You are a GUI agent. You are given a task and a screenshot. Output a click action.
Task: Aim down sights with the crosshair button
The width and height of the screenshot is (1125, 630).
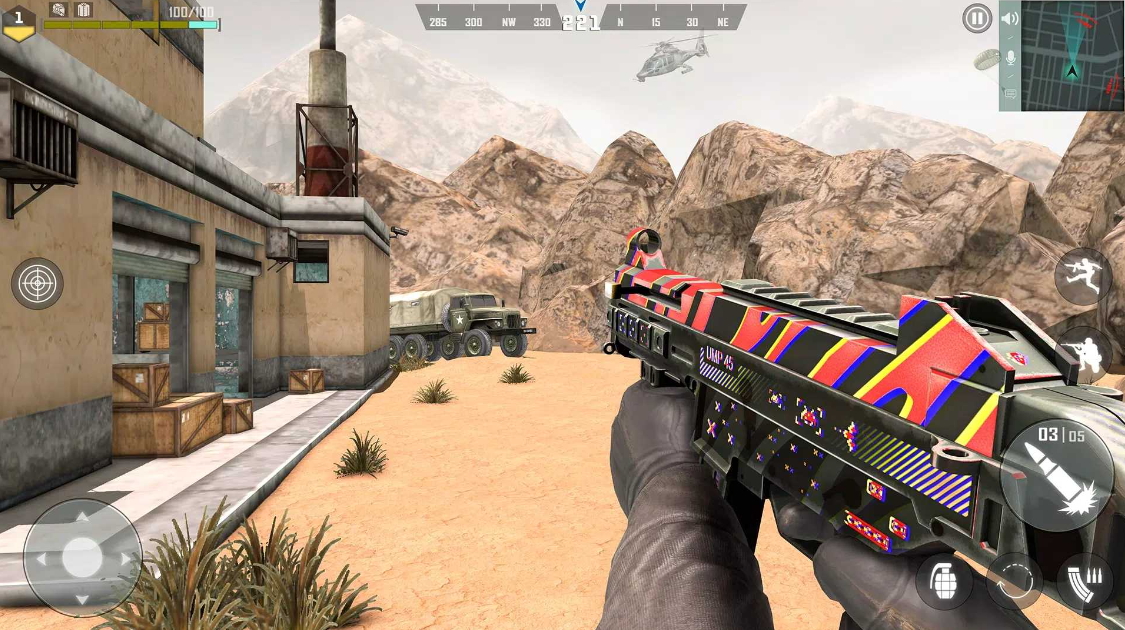pos(38,284)
